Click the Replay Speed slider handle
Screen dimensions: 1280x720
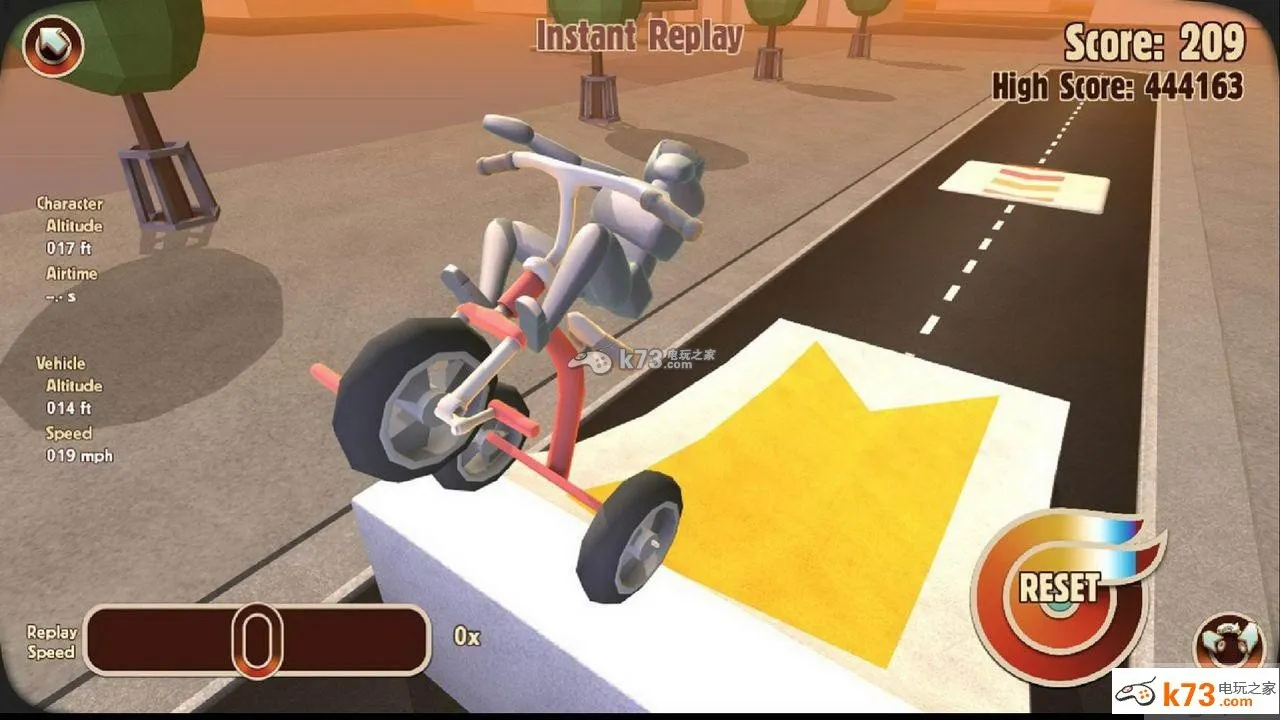(257, 640)
